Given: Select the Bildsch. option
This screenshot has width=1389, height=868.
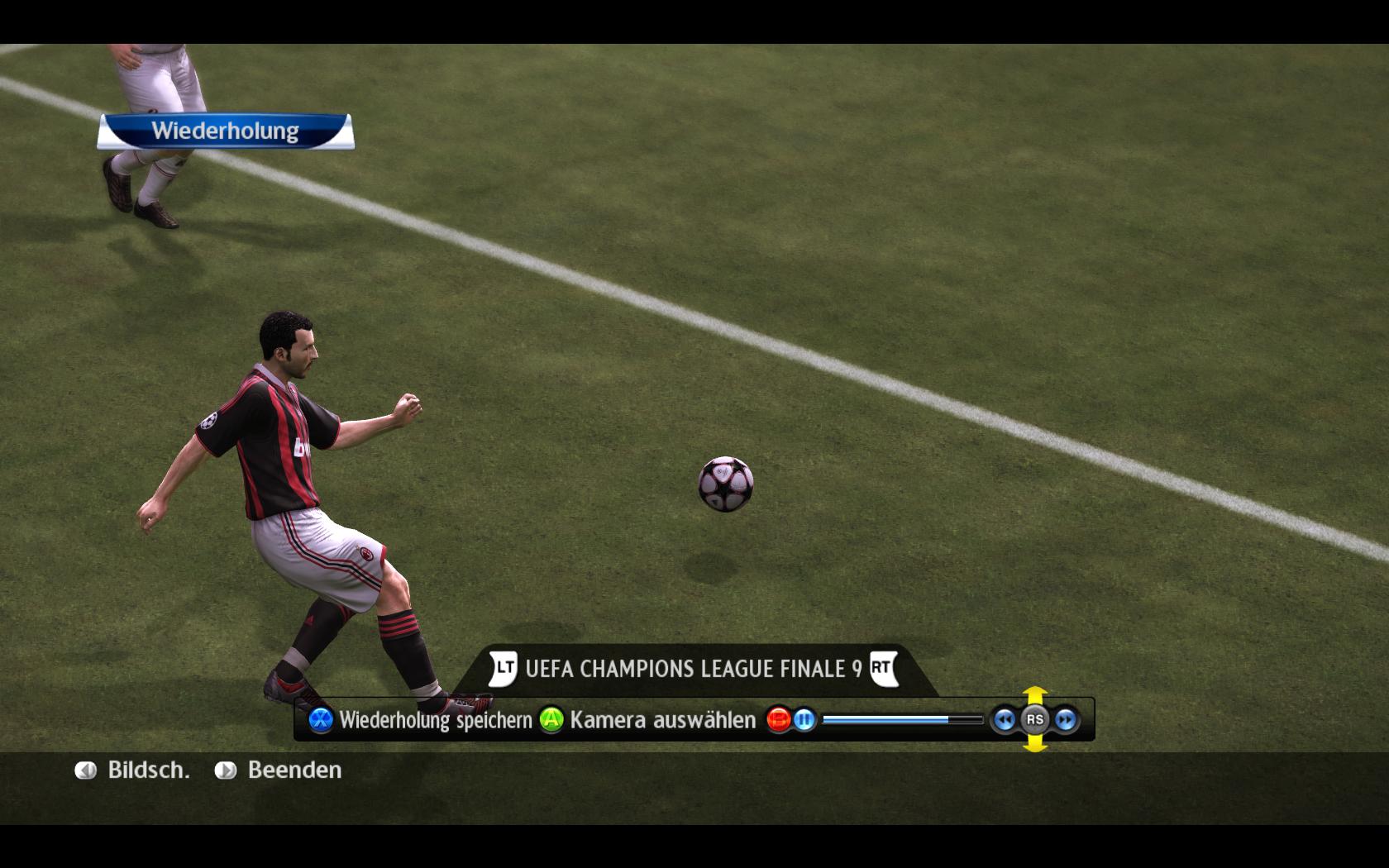Looking at the screenshot, I should (x=132, y=770).
